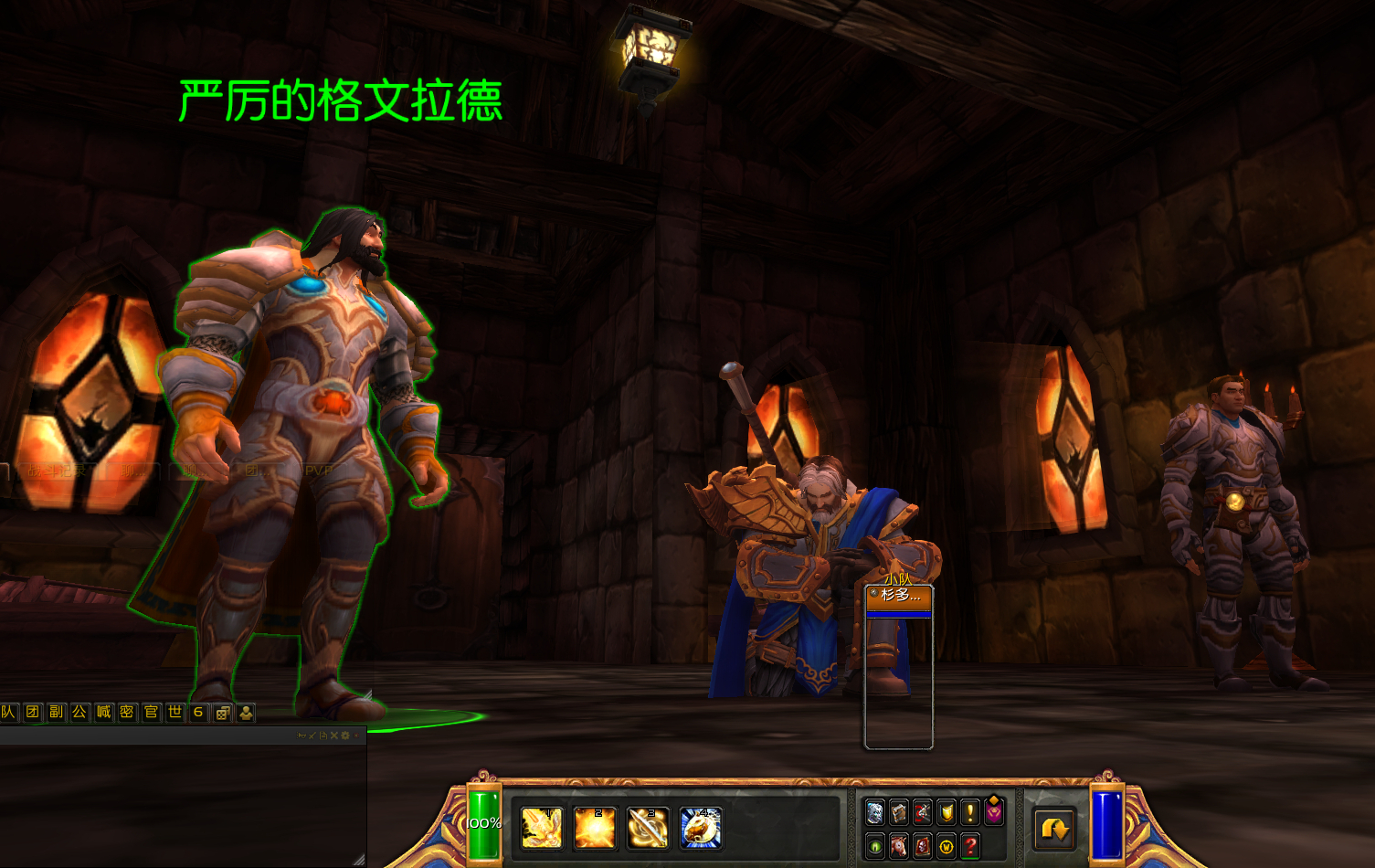
Task: Click the yellow arrow exit vehicle button
Action: 1054,830
